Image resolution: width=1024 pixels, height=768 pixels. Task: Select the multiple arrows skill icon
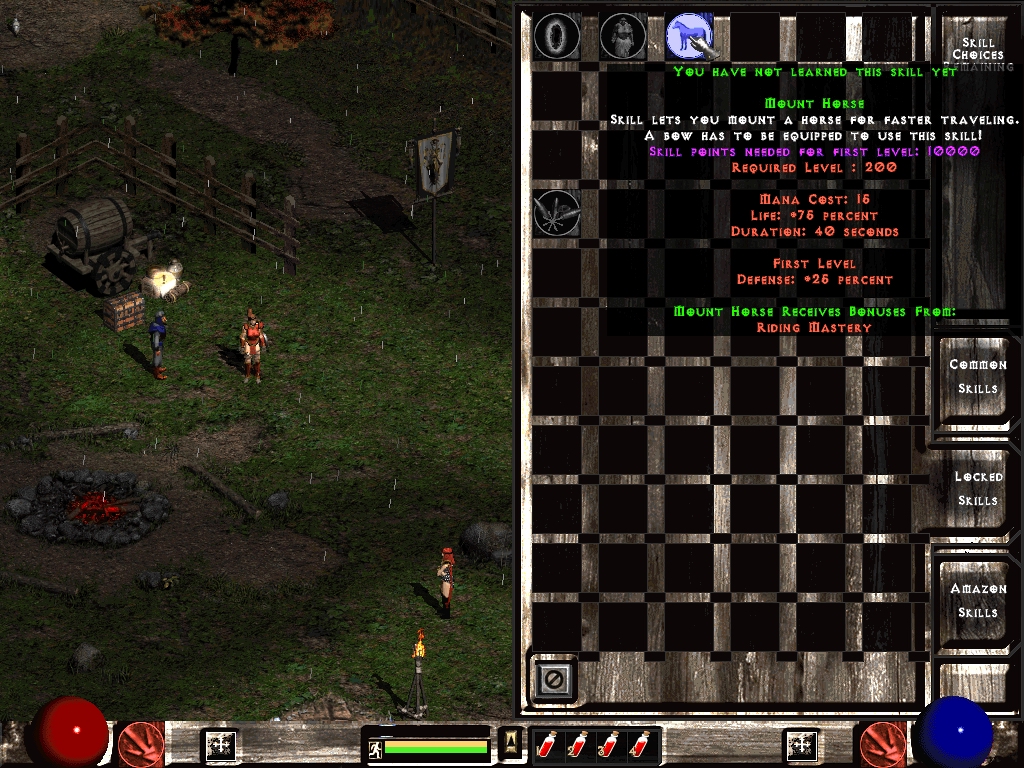click(557, 213)
